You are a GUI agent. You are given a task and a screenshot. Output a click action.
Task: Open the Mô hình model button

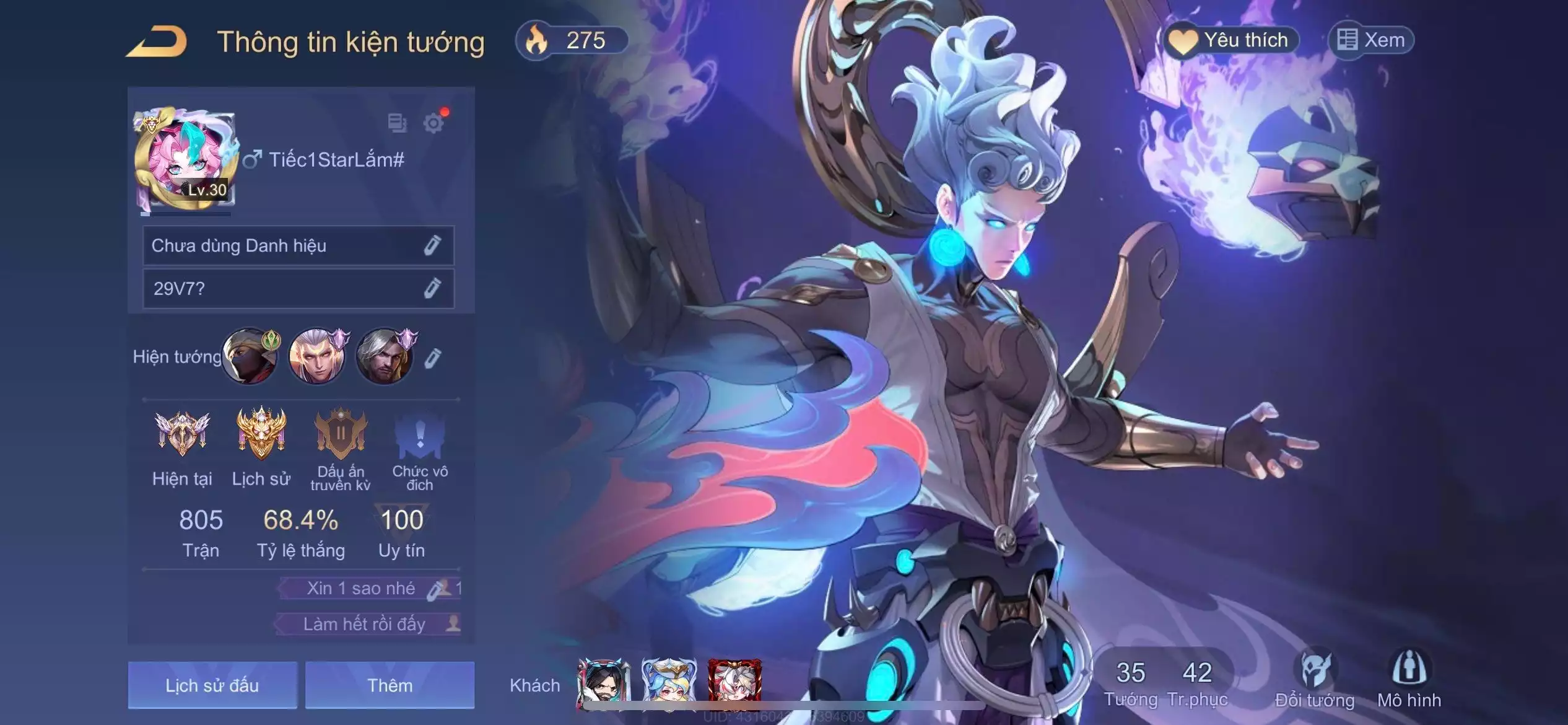pyautogui.click(x=1409, y=679)
